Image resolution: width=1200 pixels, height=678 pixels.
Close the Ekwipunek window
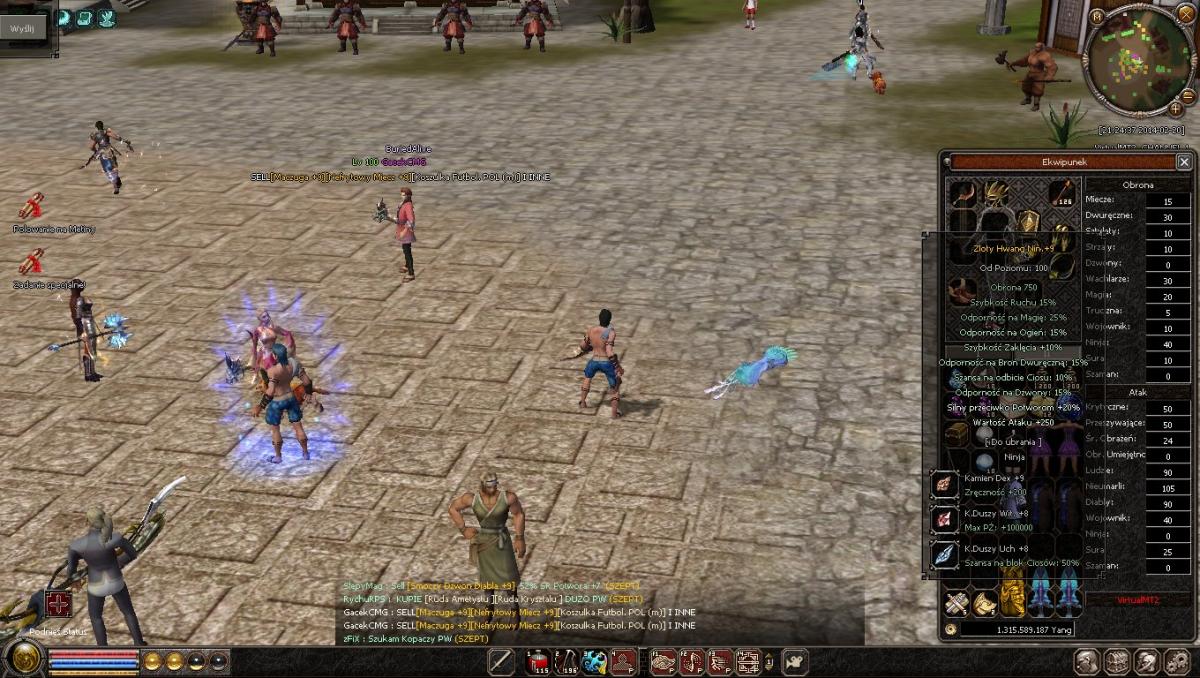1184,162
